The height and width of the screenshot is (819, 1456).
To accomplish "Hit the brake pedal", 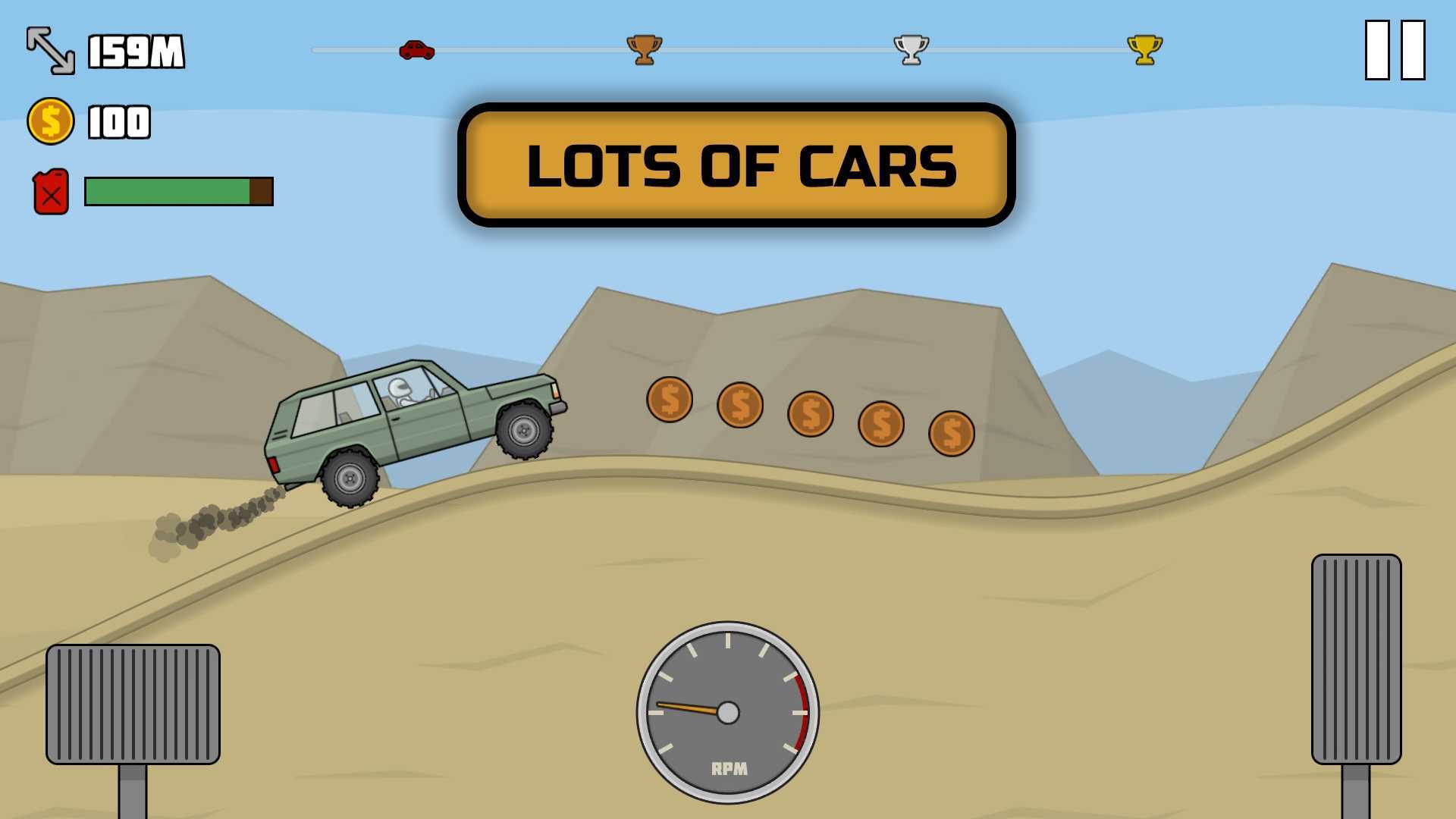I will tap(133, 704).
